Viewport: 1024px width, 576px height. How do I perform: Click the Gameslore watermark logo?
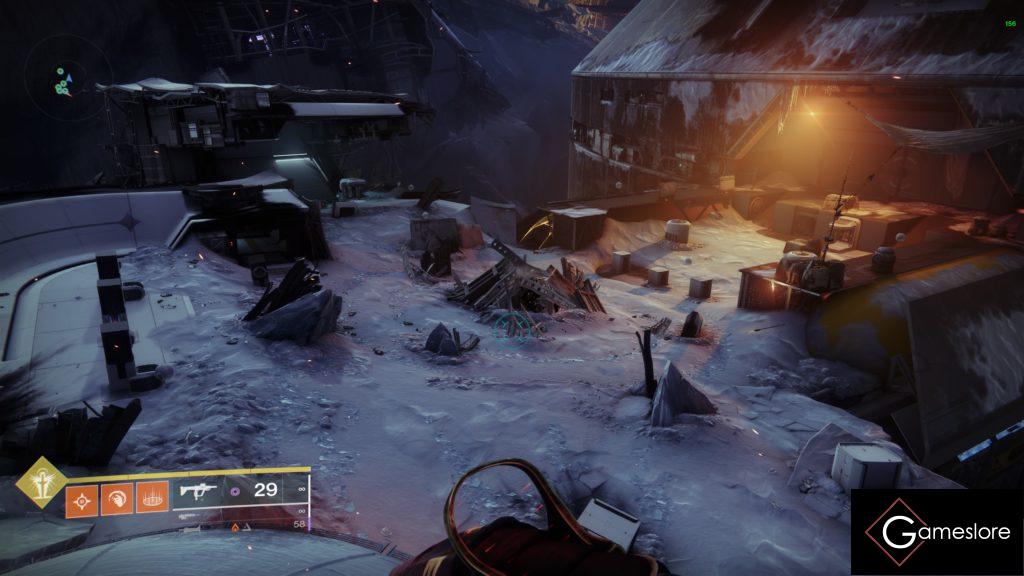pyautogui.click(x=937, y=532)
